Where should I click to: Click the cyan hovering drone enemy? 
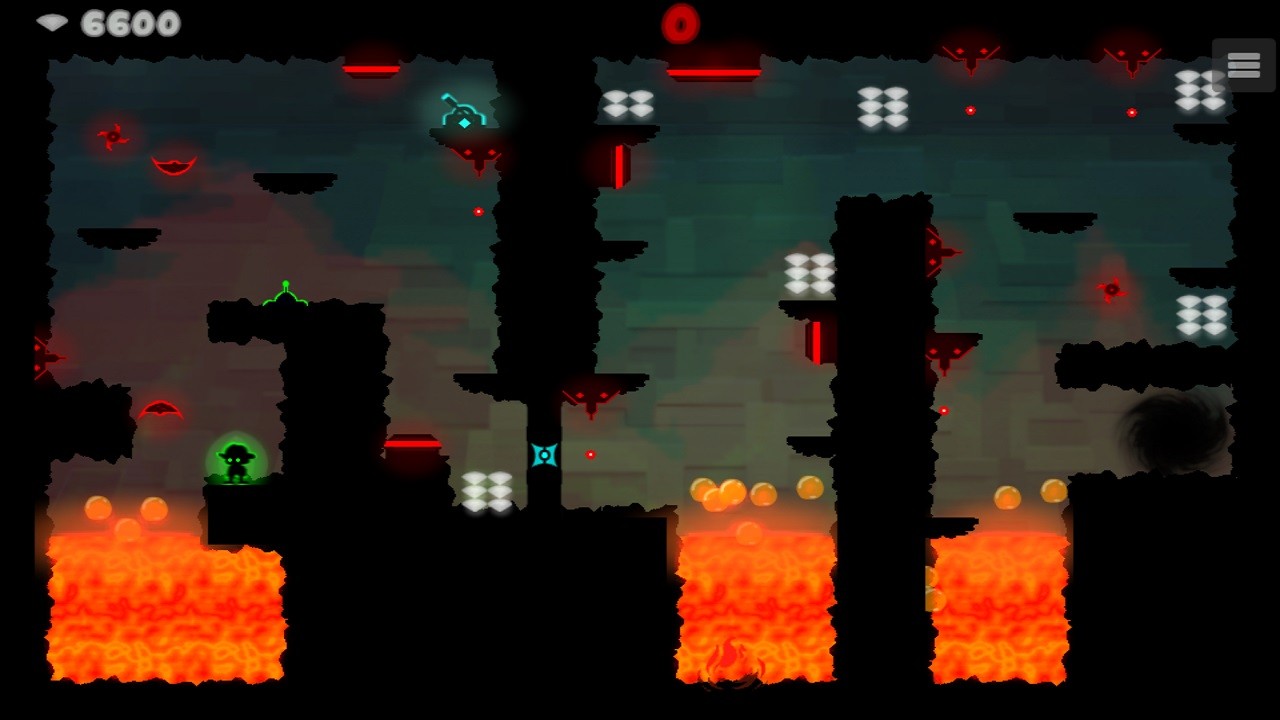(x=464, y=110)
